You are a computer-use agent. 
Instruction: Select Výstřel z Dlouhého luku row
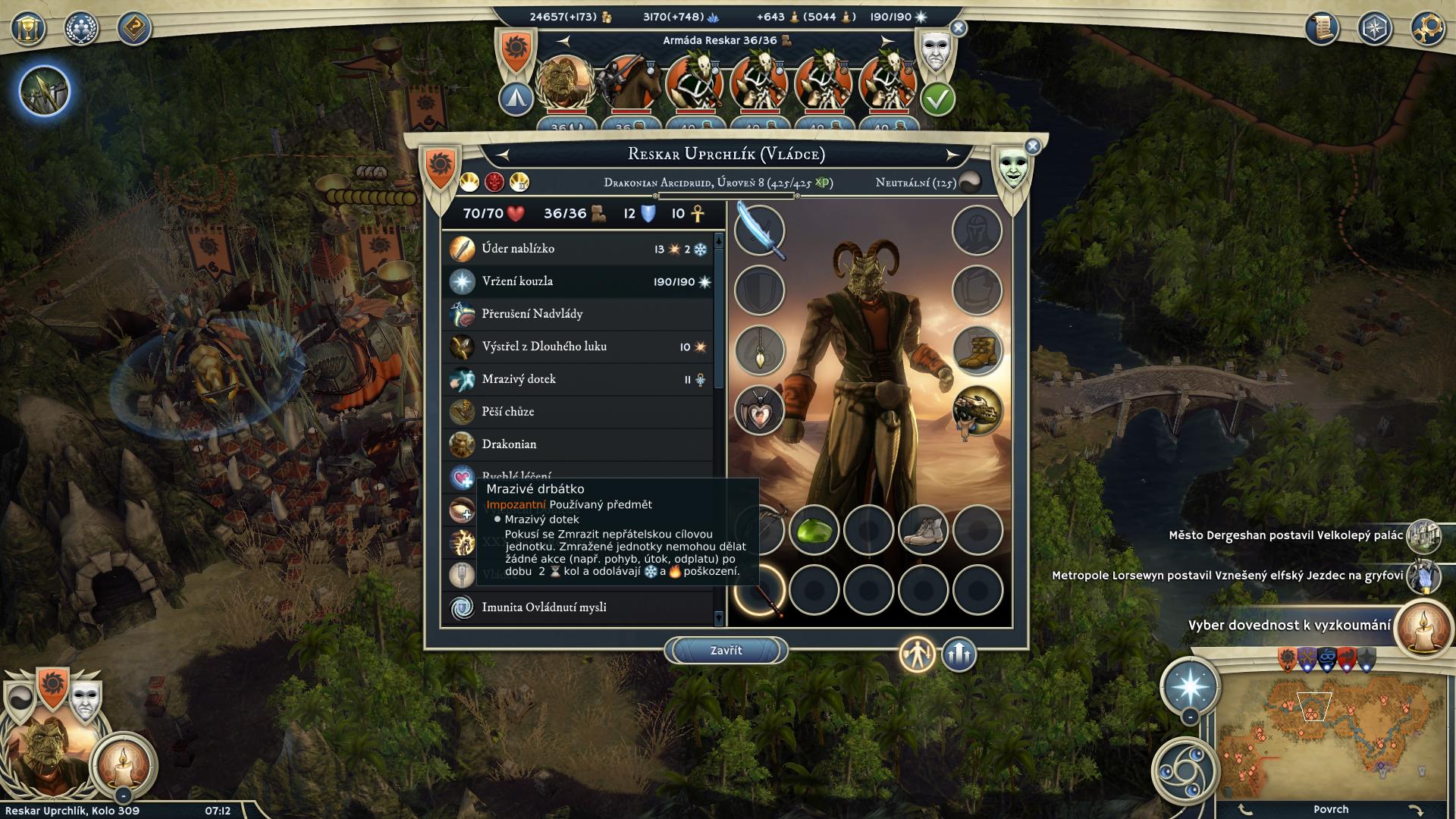click(578, 347)
